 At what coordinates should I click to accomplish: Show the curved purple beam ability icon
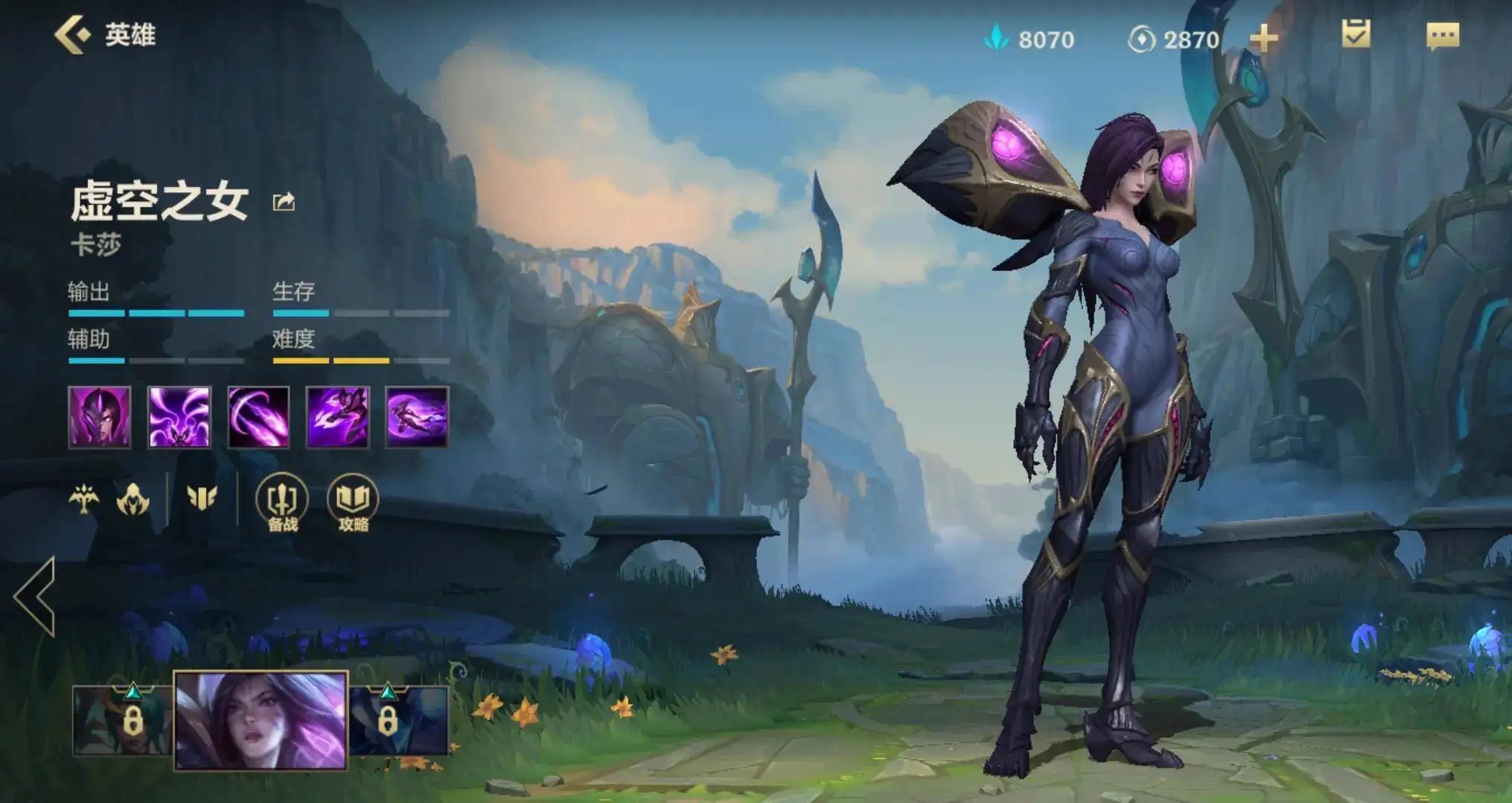pyautogui.click(x=258, y=417)
